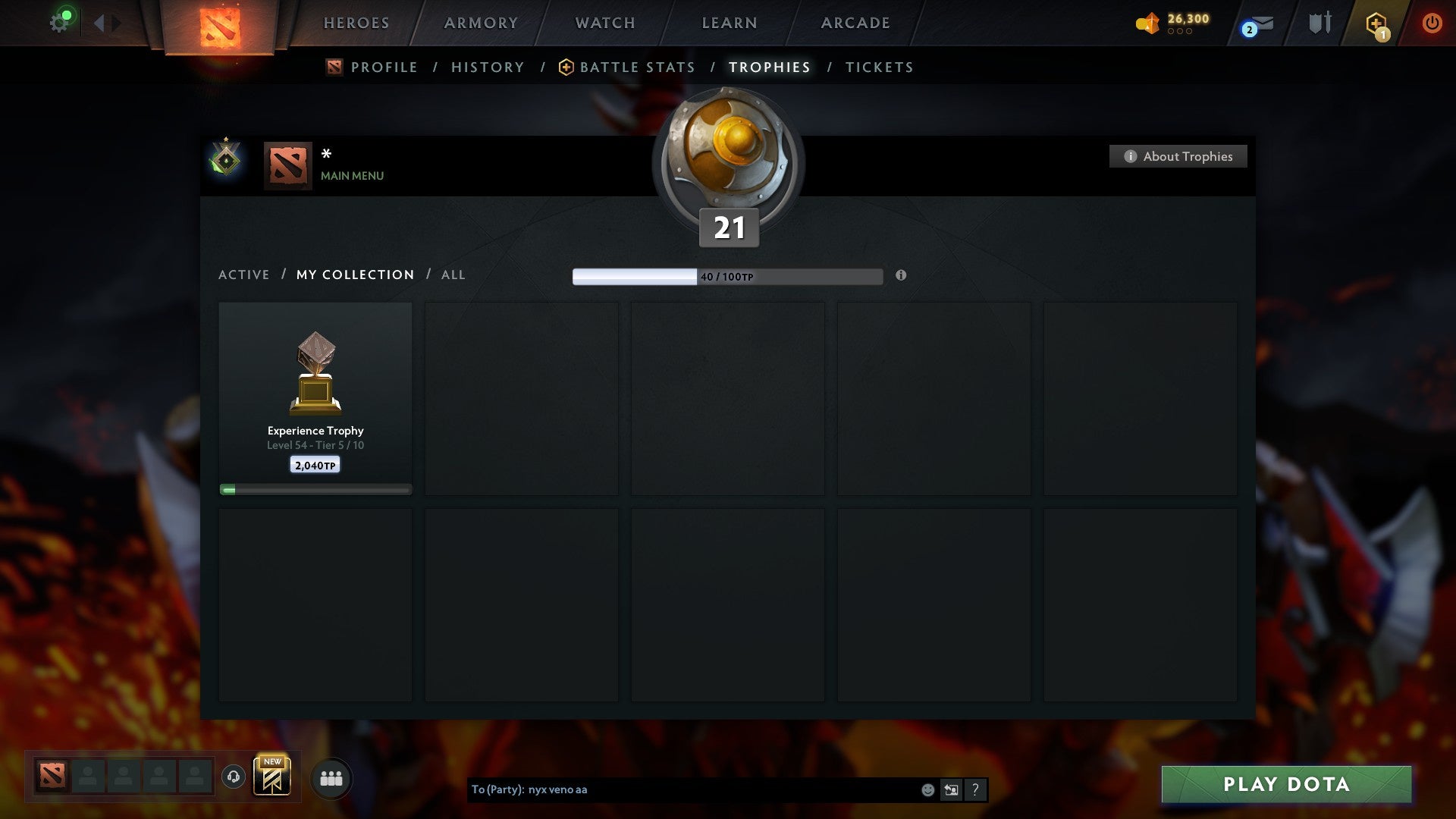Open the Dota Plus hexagon icon
Screen dimensions: 1456x819
tap(1376, 23)
